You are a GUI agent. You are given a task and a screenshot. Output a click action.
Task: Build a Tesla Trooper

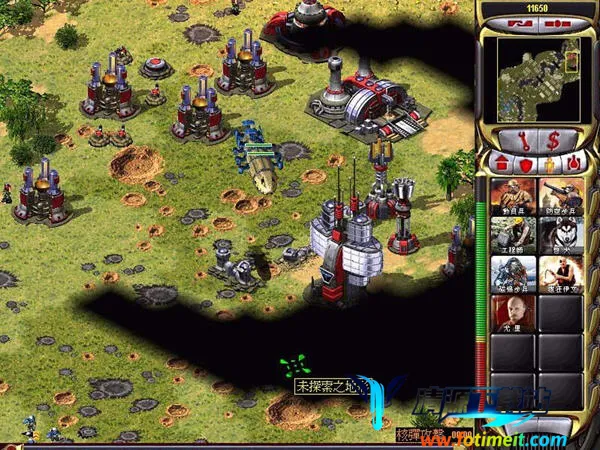tap(509, 273)
